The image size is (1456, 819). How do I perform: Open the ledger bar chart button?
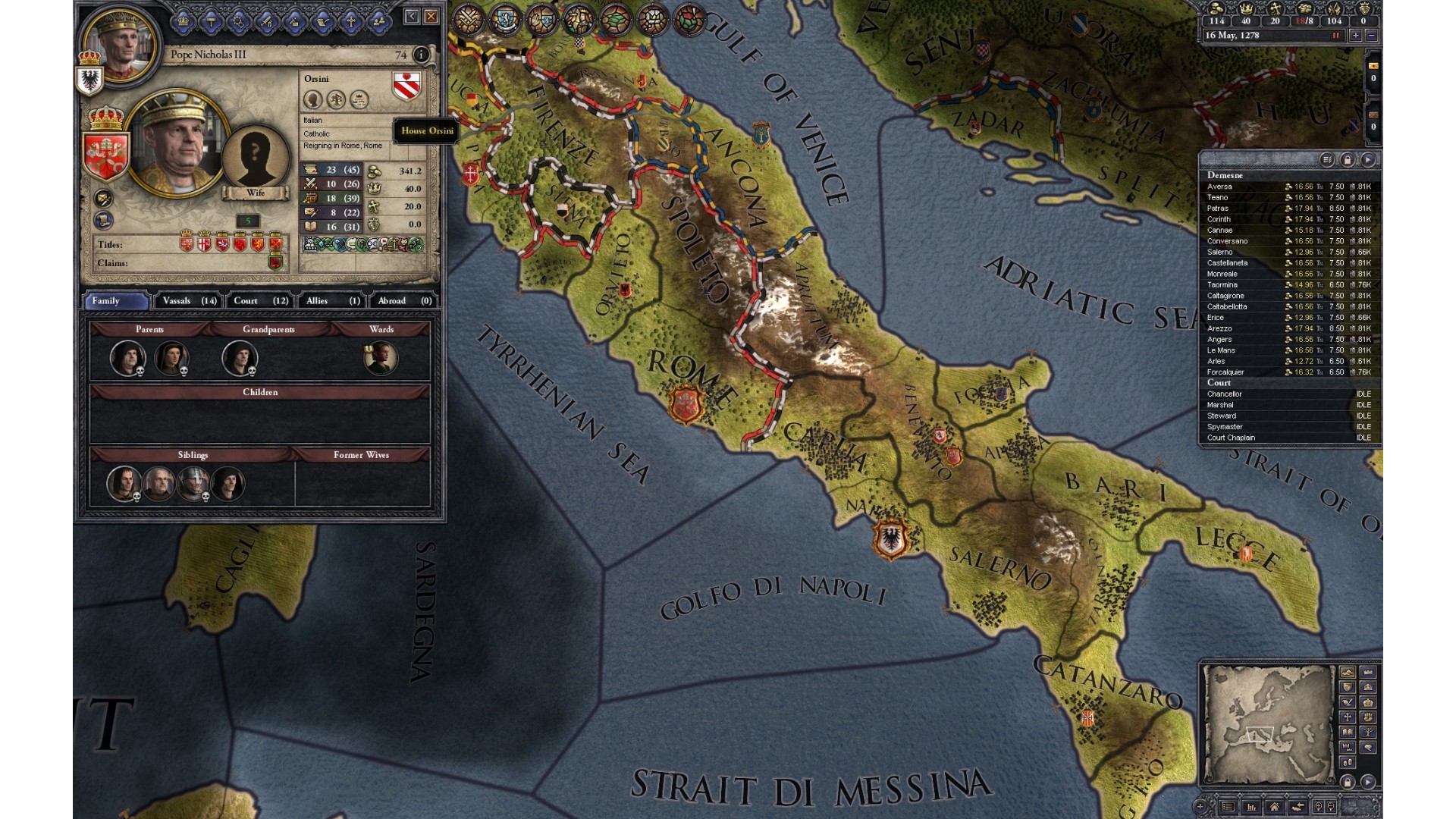click(1251, 807)
